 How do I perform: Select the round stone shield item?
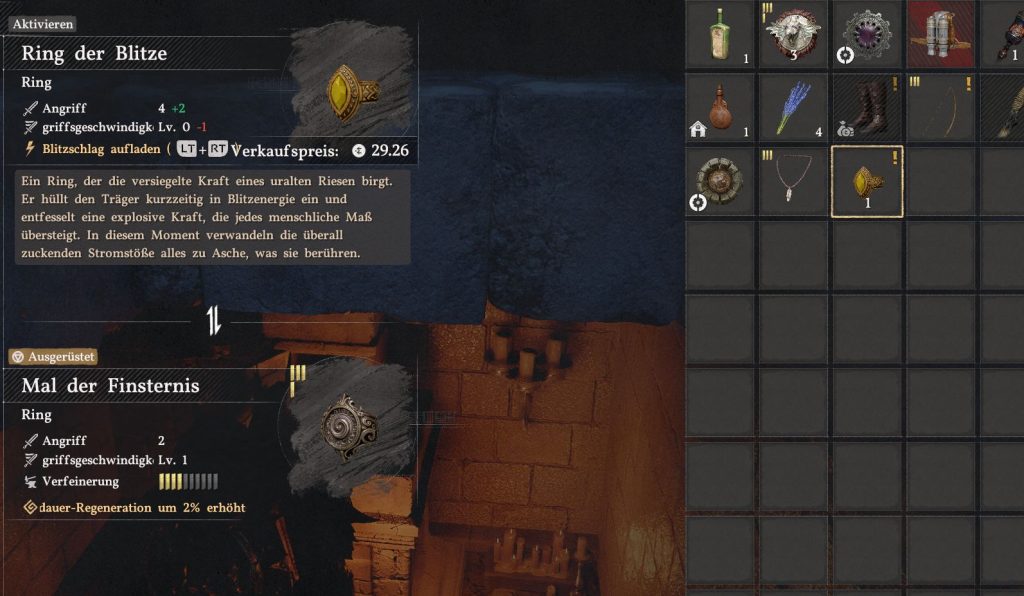point(720,181)
